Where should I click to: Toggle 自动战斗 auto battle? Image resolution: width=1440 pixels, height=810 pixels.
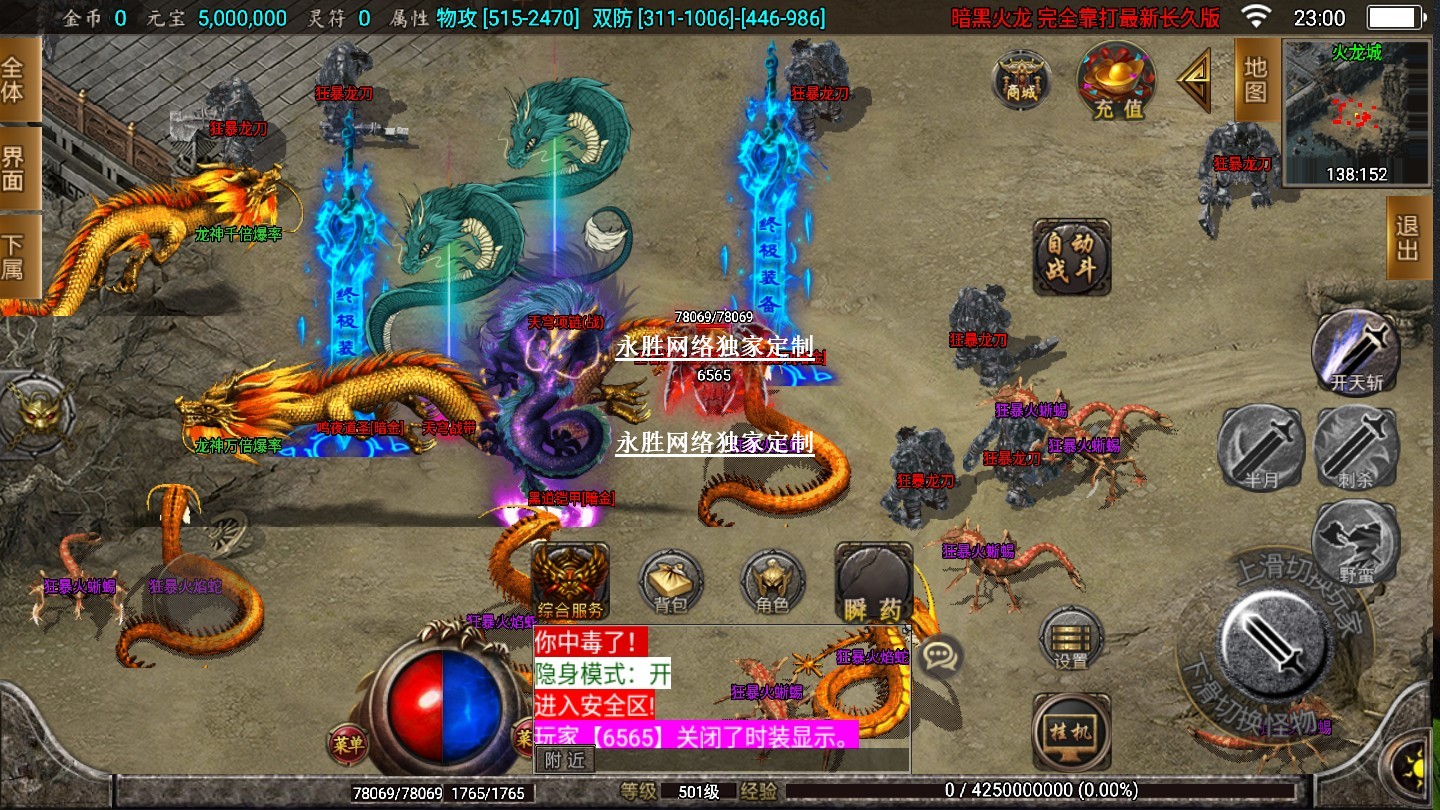[1071, 258]
